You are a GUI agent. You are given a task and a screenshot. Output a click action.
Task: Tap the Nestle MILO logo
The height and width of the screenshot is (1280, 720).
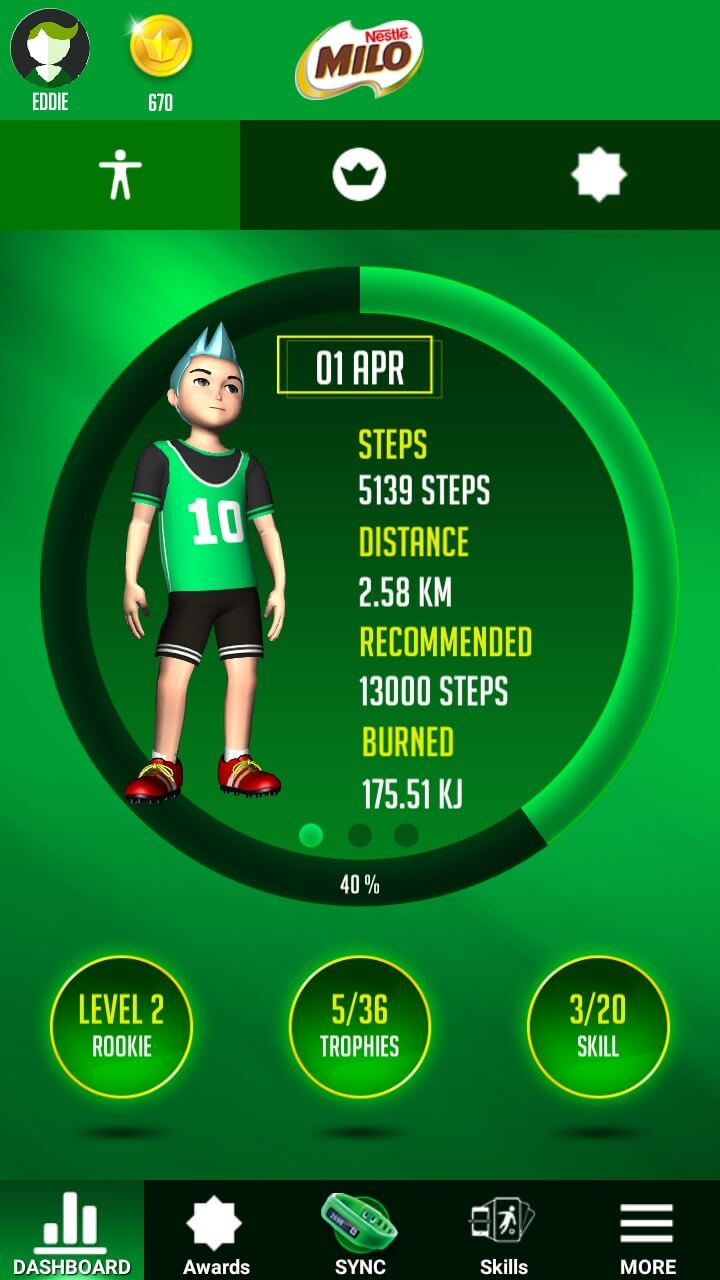click(x=360, y=58)
